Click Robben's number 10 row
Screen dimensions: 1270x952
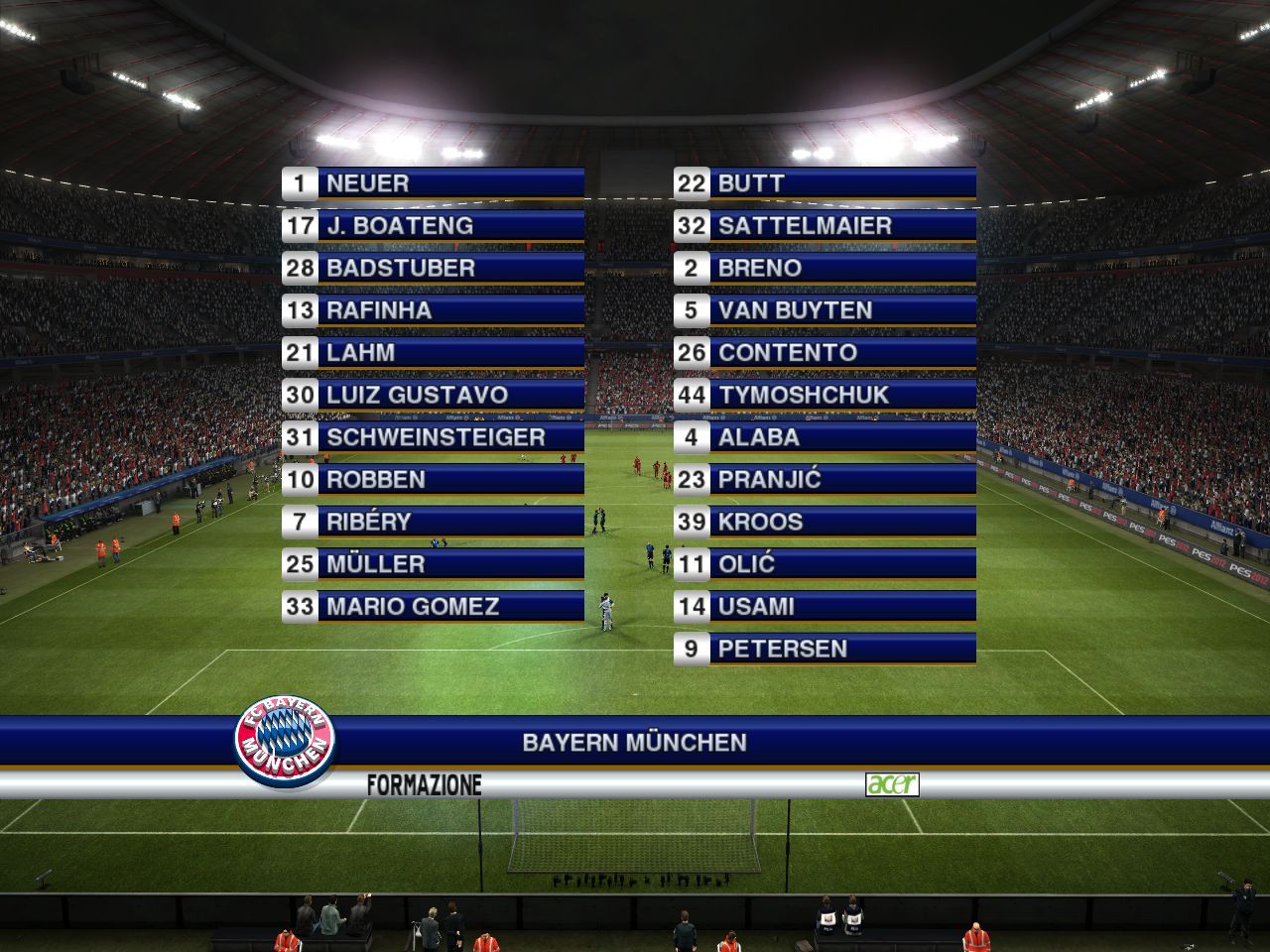click(434, 480)
